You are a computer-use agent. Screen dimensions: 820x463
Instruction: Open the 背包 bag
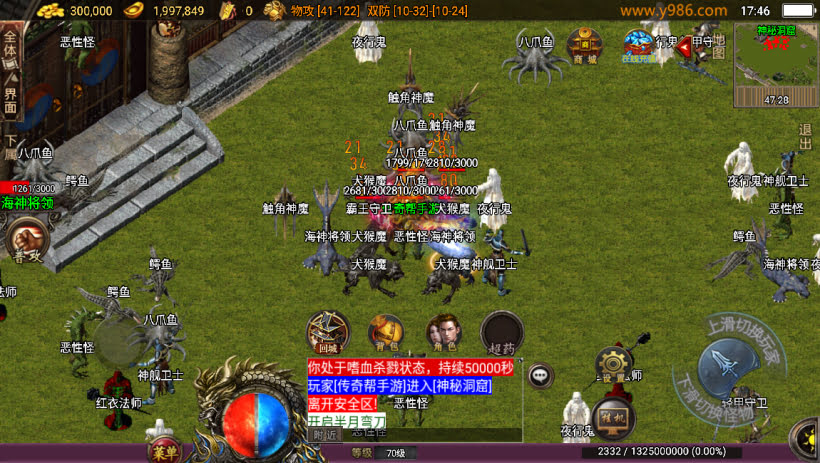click(x=386, y=333)
